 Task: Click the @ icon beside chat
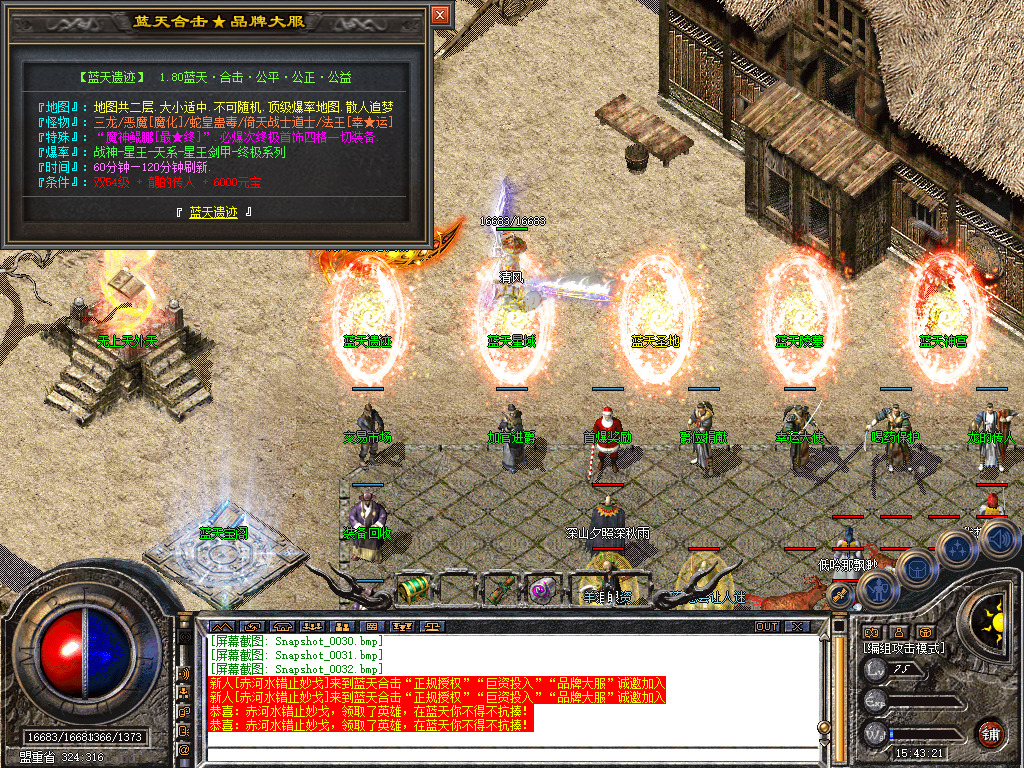click(x=184, y=748)
